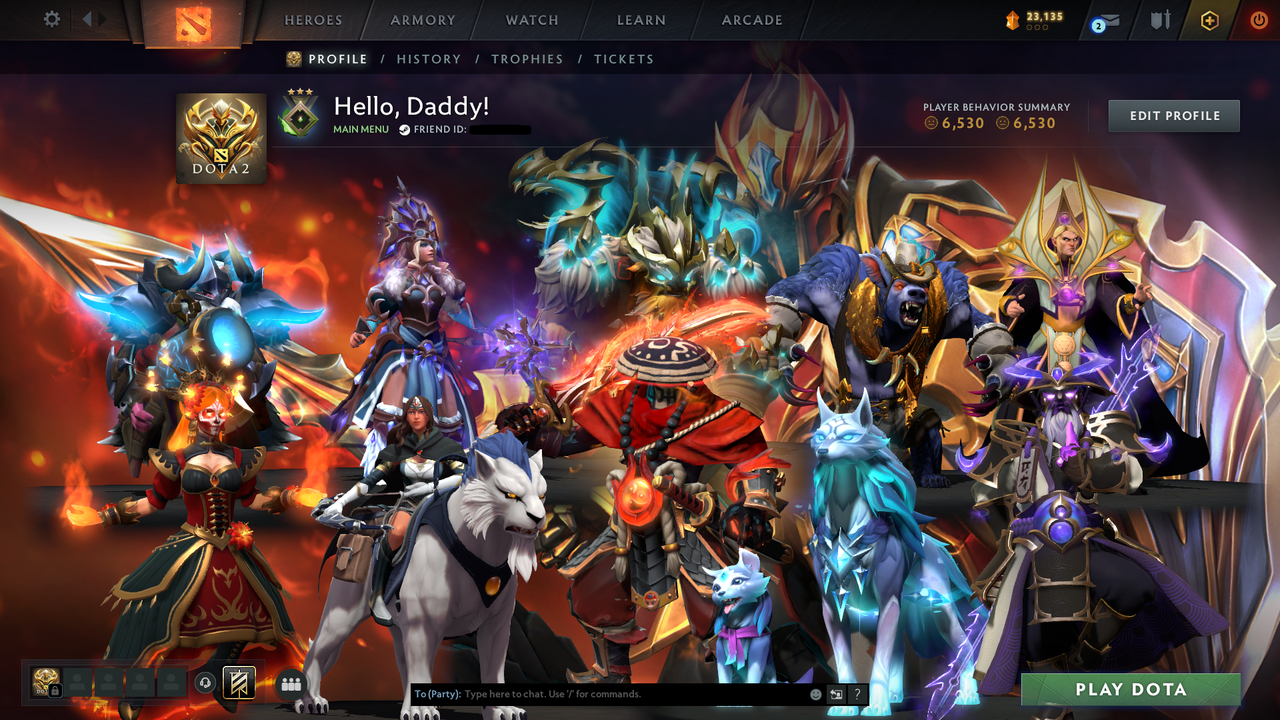The width and height of the screenshot is (1280, 720).
Task: Open the mail notifications icon
Action: (1108, 20)
